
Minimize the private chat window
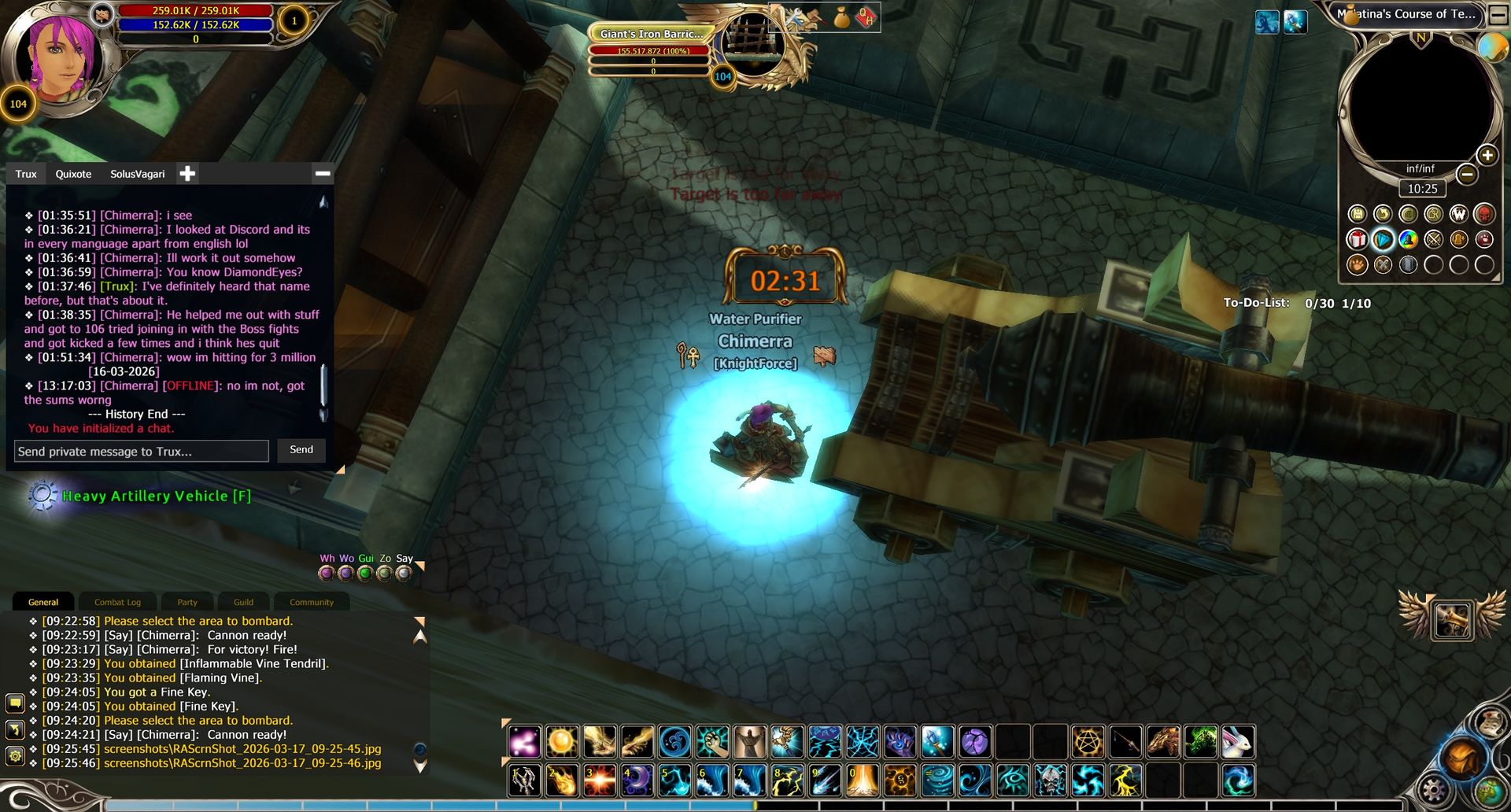323,174
